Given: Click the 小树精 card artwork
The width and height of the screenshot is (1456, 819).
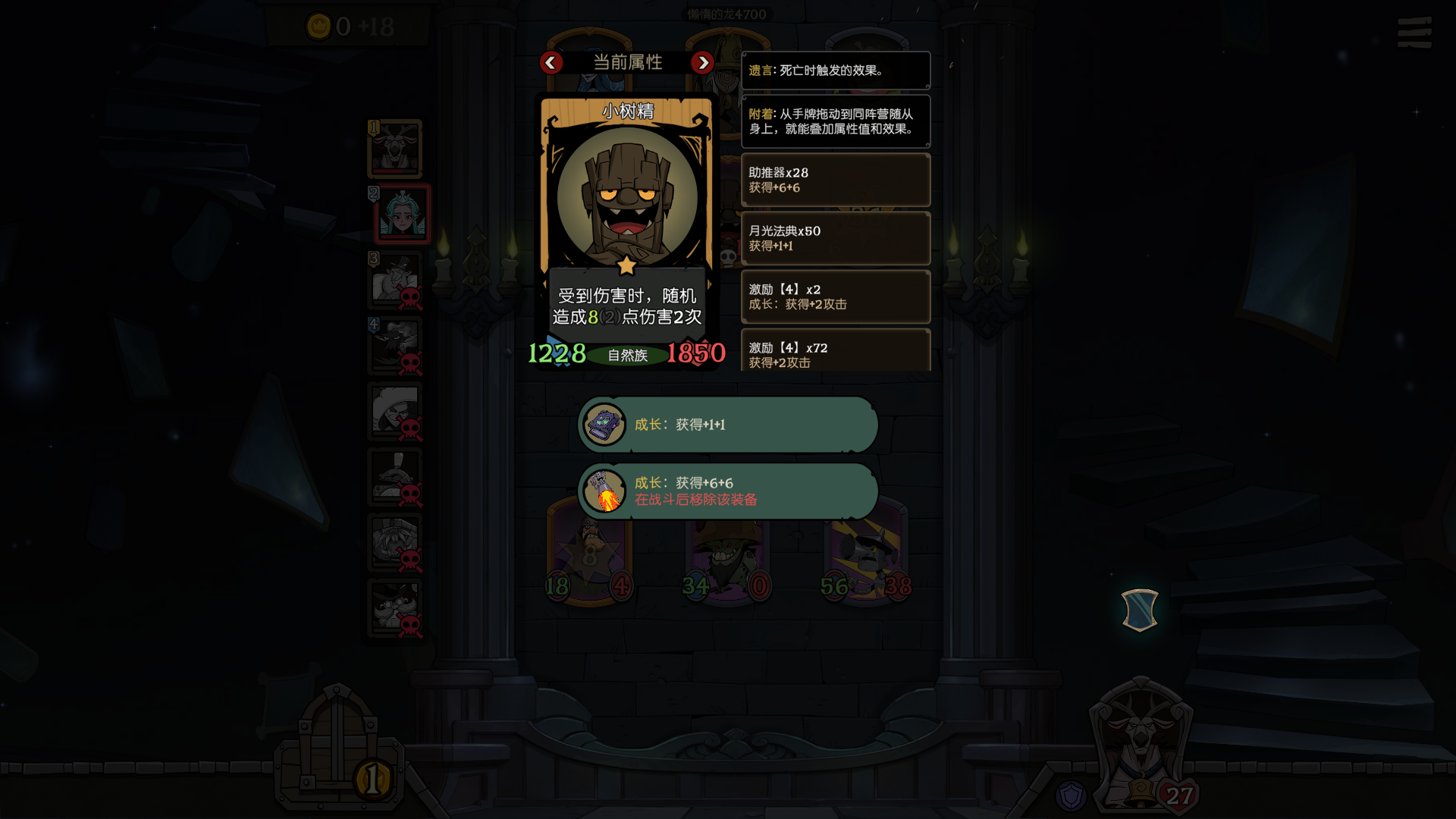Looking at the screenshot, I should pos(626,197).
